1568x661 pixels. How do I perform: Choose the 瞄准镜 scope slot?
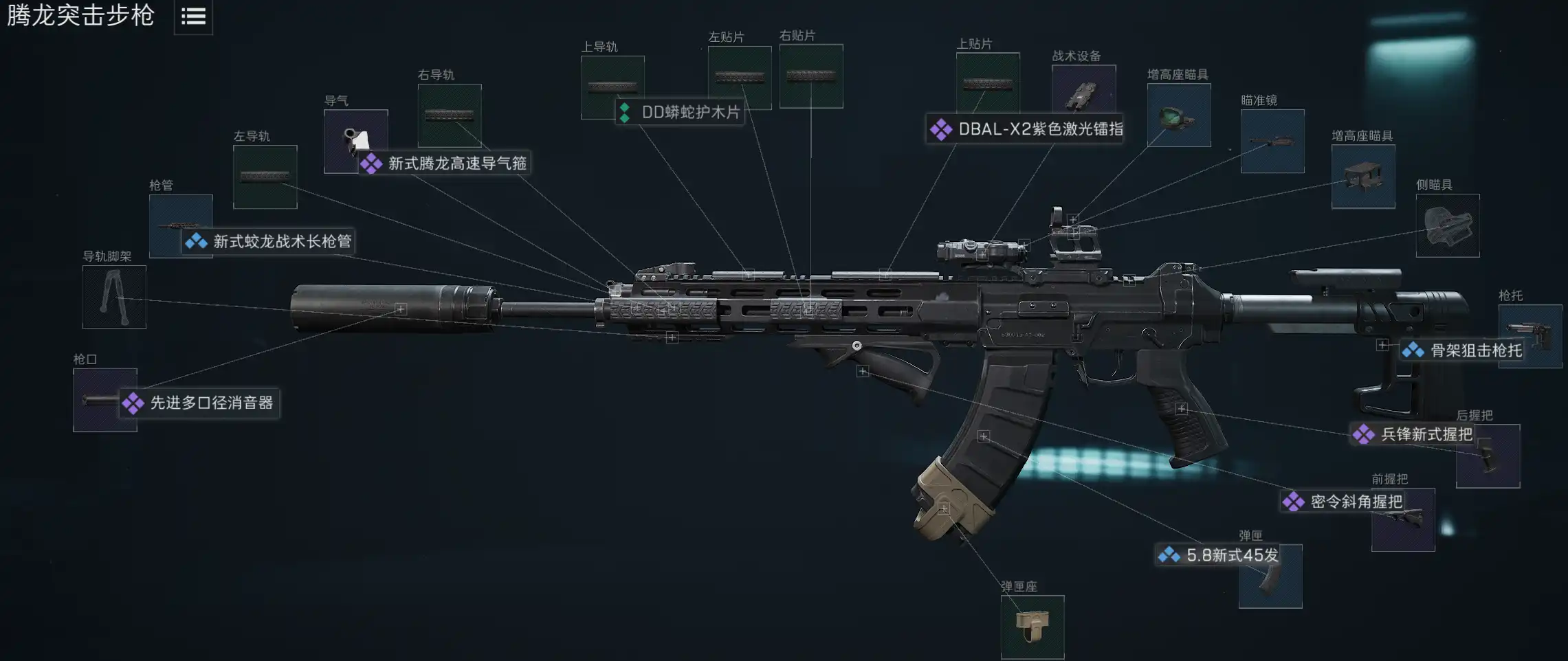coord(1272,141)
